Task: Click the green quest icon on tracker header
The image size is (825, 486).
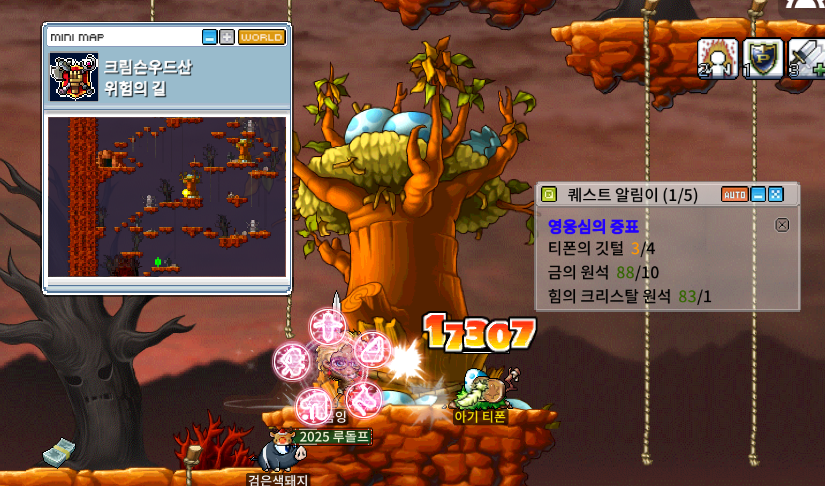Action: pos(548,194)
